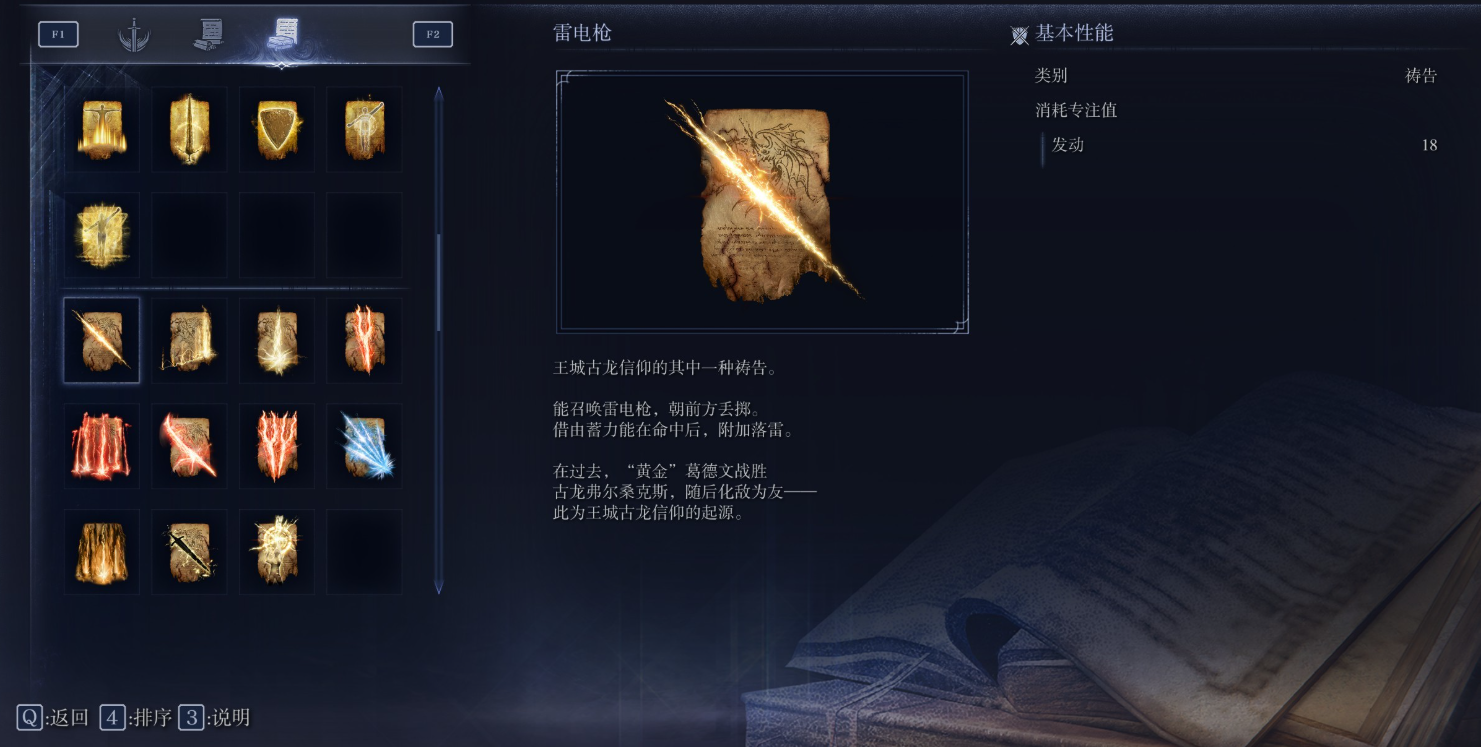Select the golden sword blessing incantation
1481x747 pixels.
click(189, 129)
